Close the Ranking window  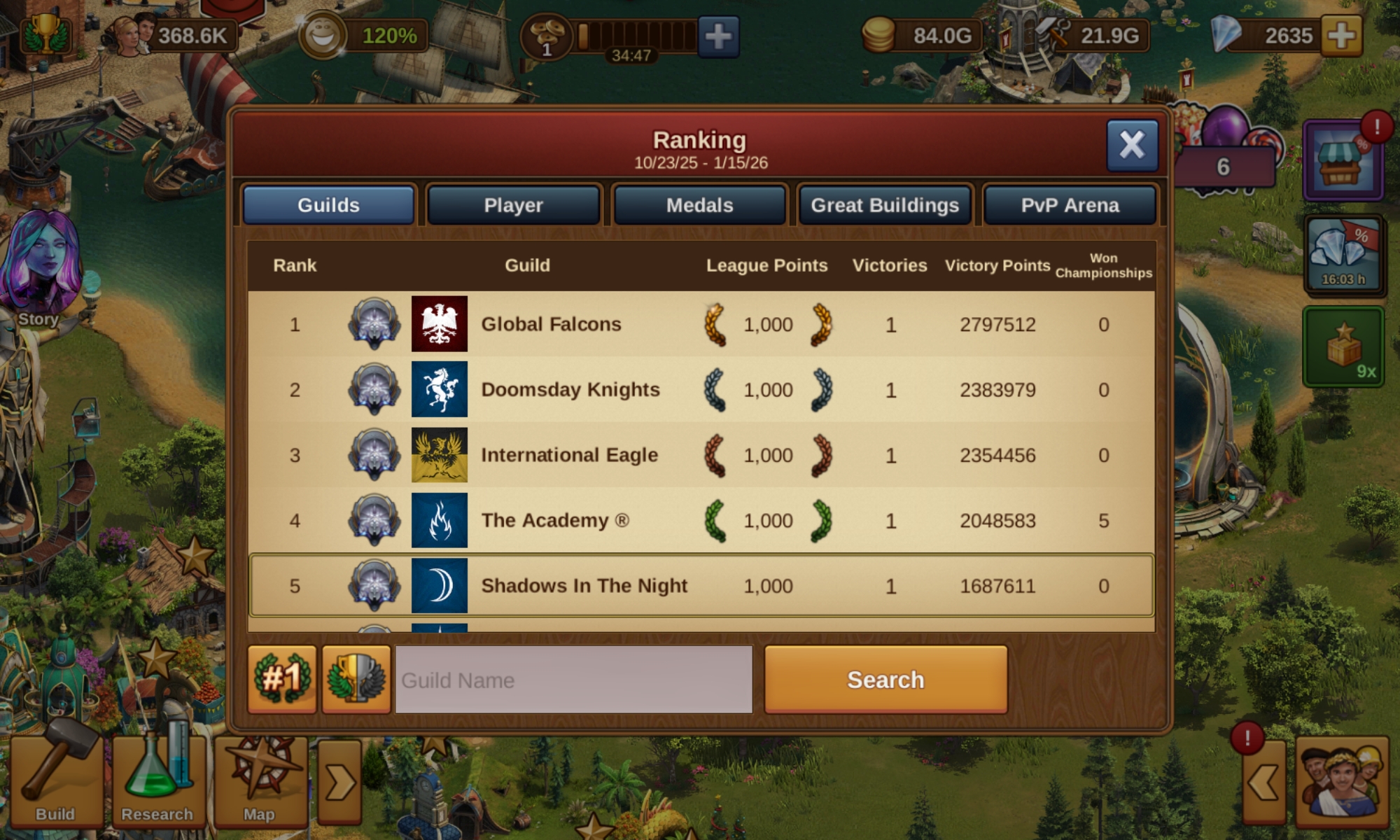tap(1131, 146)
